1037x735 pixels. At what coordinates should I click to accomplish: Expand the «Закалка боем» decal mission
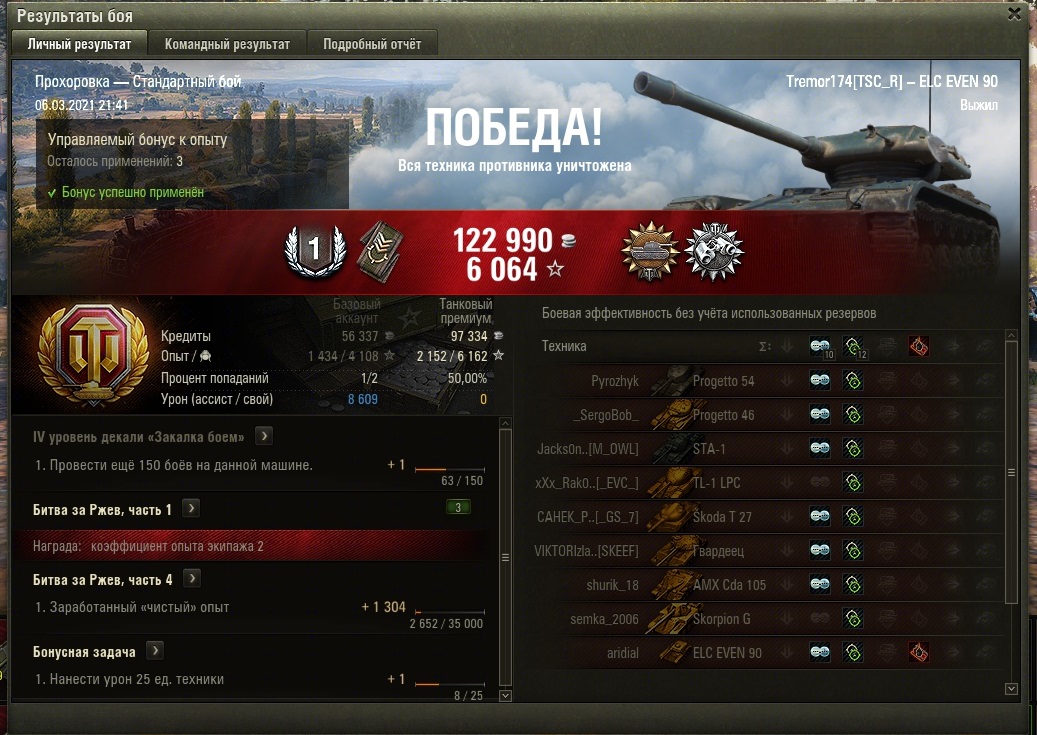point(264,436)
